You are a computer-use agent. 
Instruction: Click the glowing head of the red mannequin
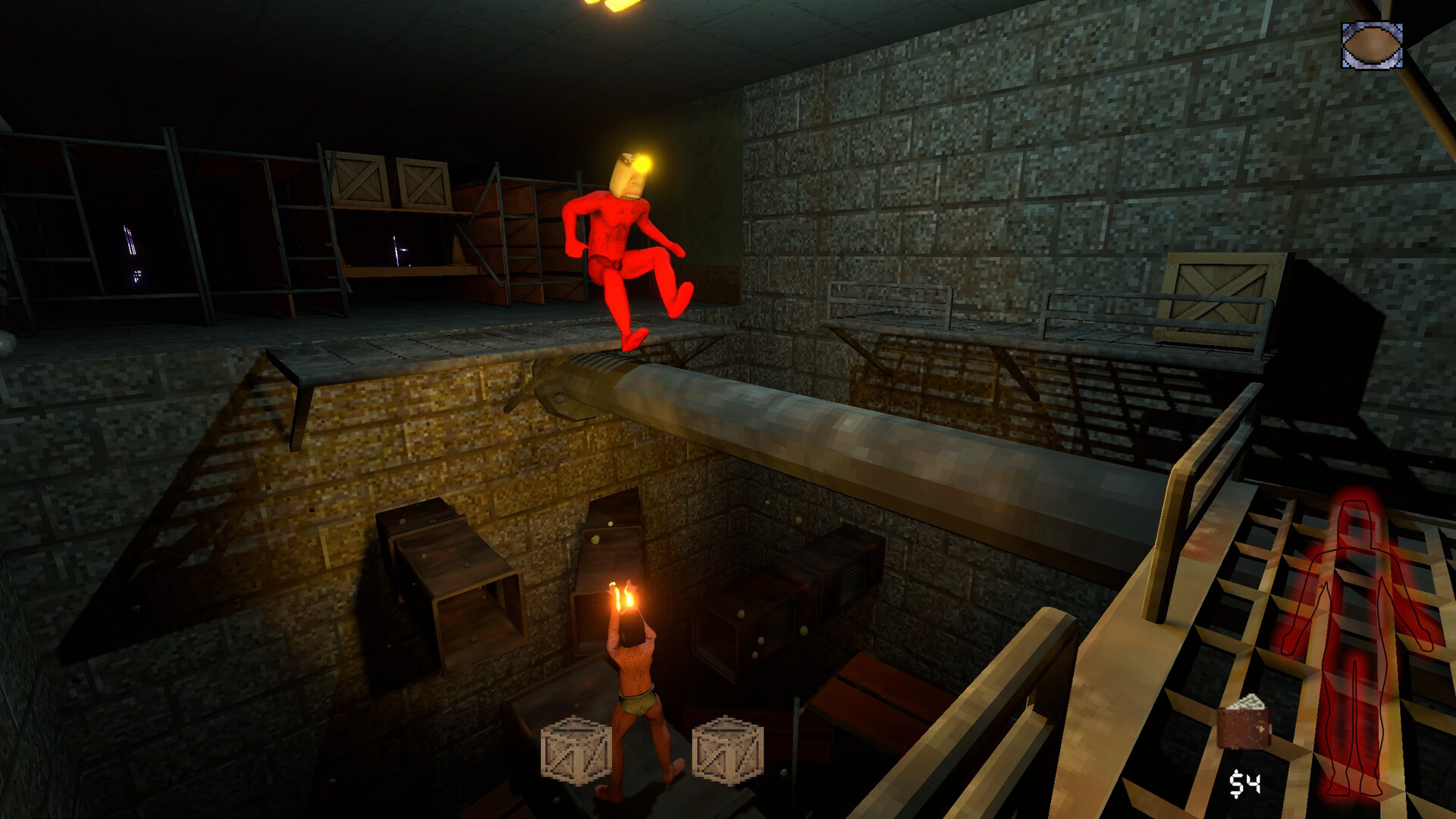click(629, 174)
